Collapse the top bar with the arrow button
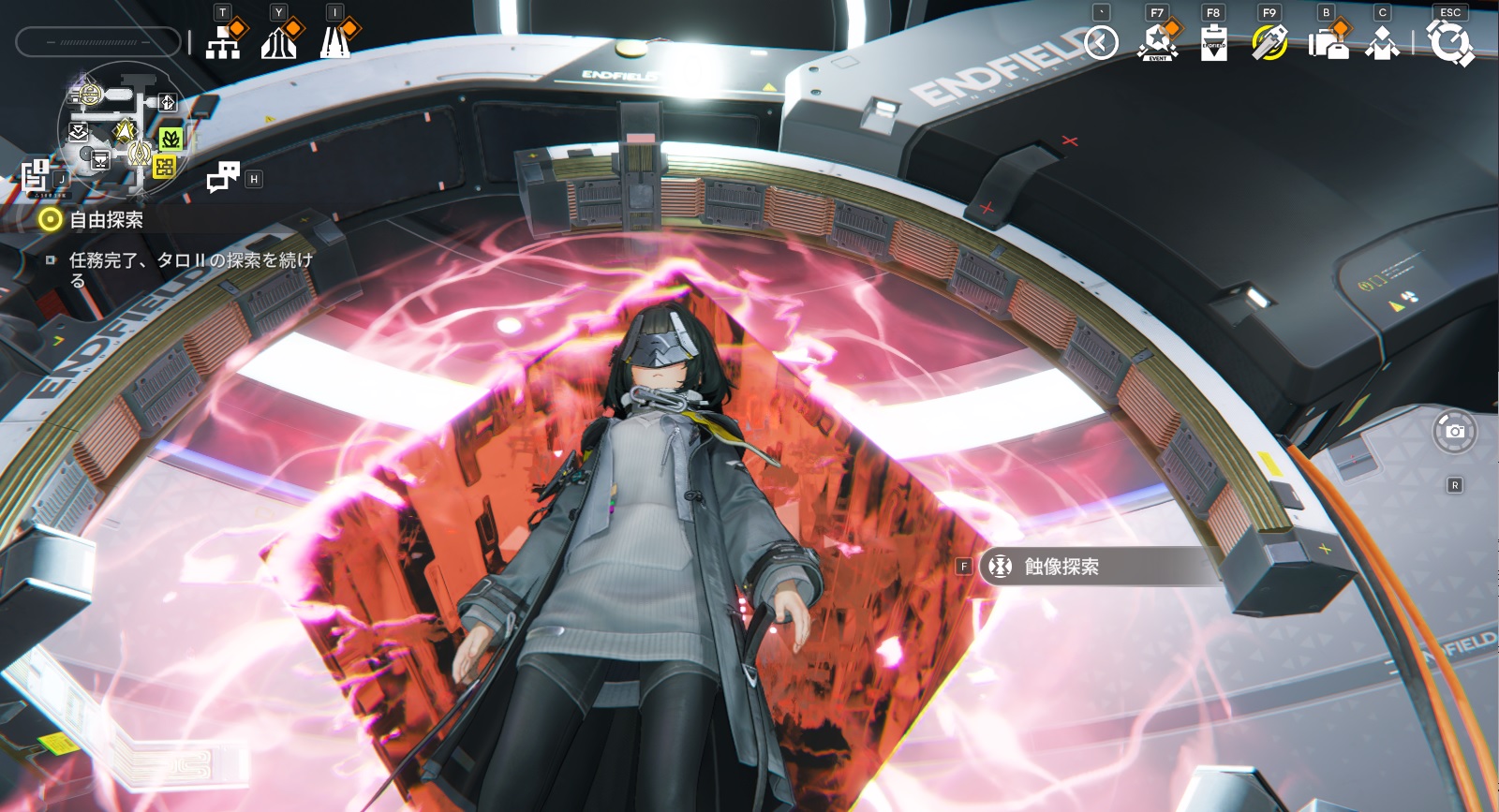This screenshot has height=812, width=1499. point(1101,42)
